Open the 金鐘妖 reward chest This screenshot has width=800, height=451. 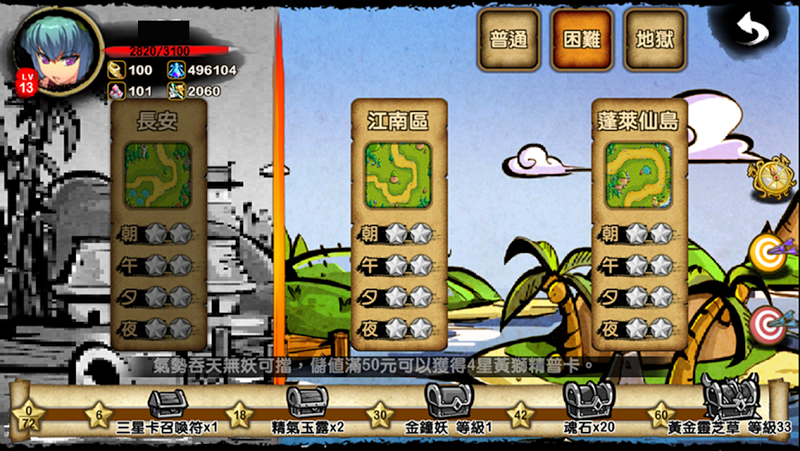point(443,403)
